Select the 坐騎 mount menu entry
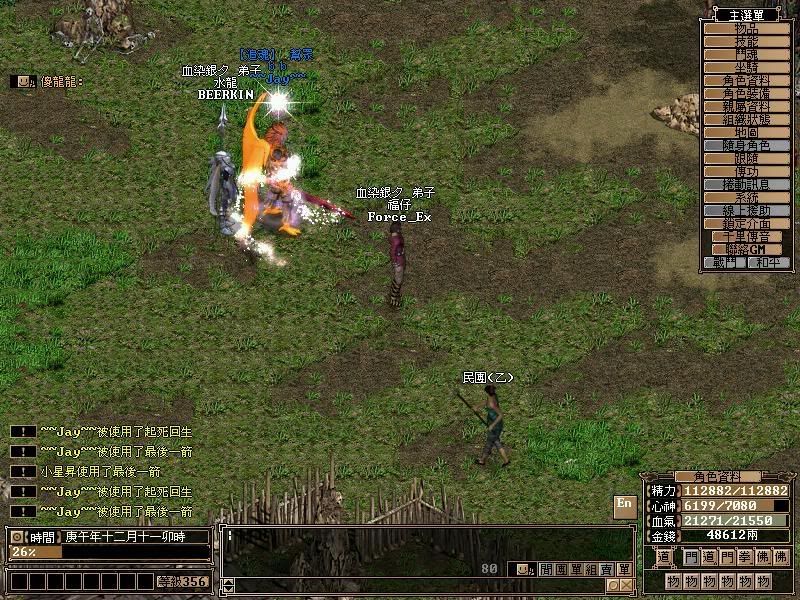Image resolution: width=800 pixels, height=600 pixels. (746, 68)
